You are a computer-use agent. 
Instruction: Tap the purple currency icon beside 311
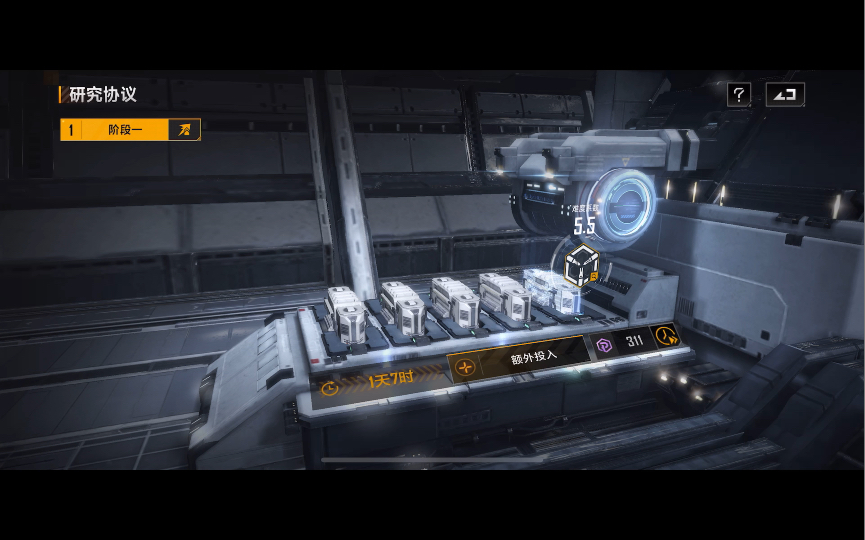[603, 343]
